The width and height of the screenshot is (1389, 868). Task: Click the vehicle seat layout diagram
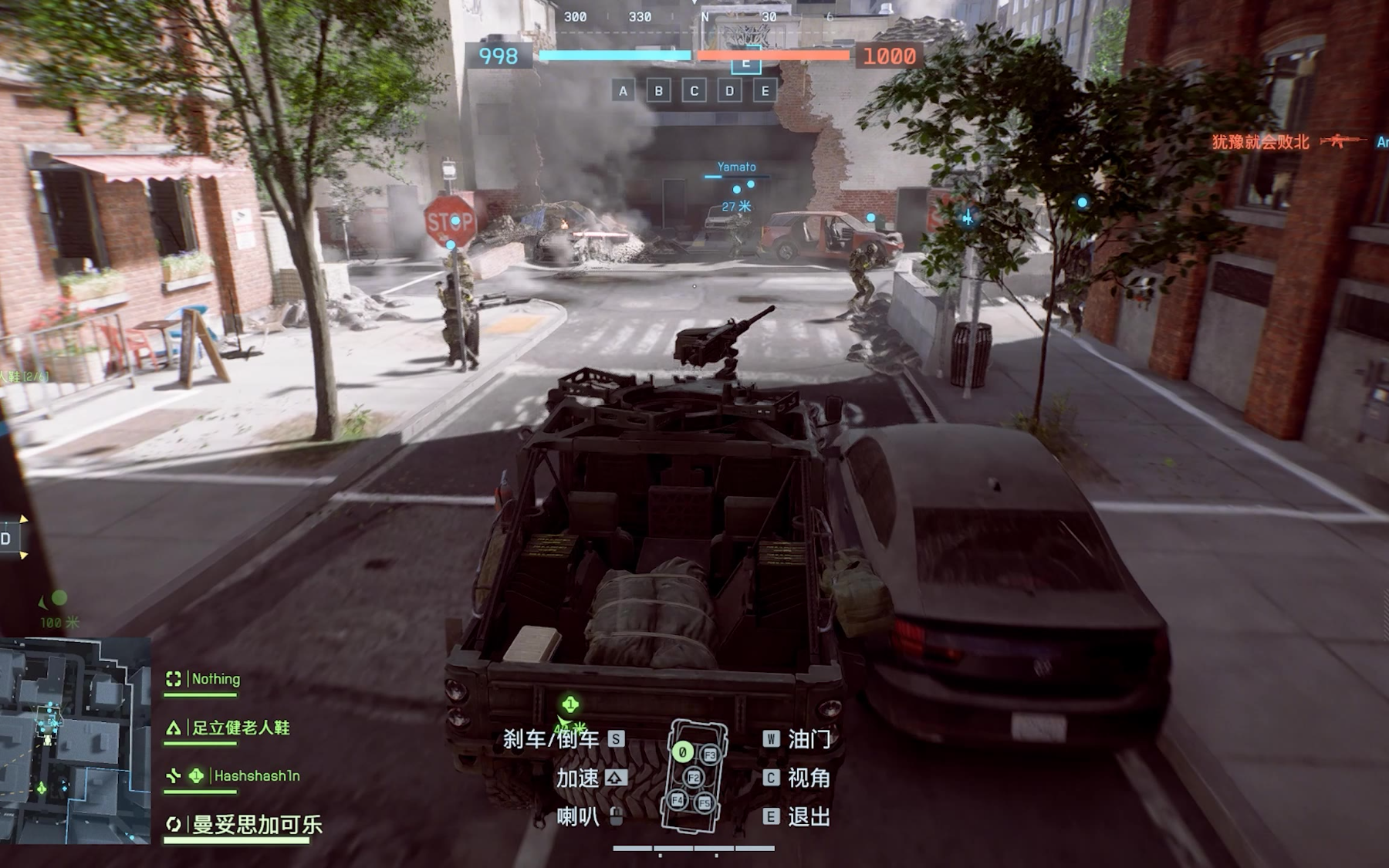coord(695,776)
